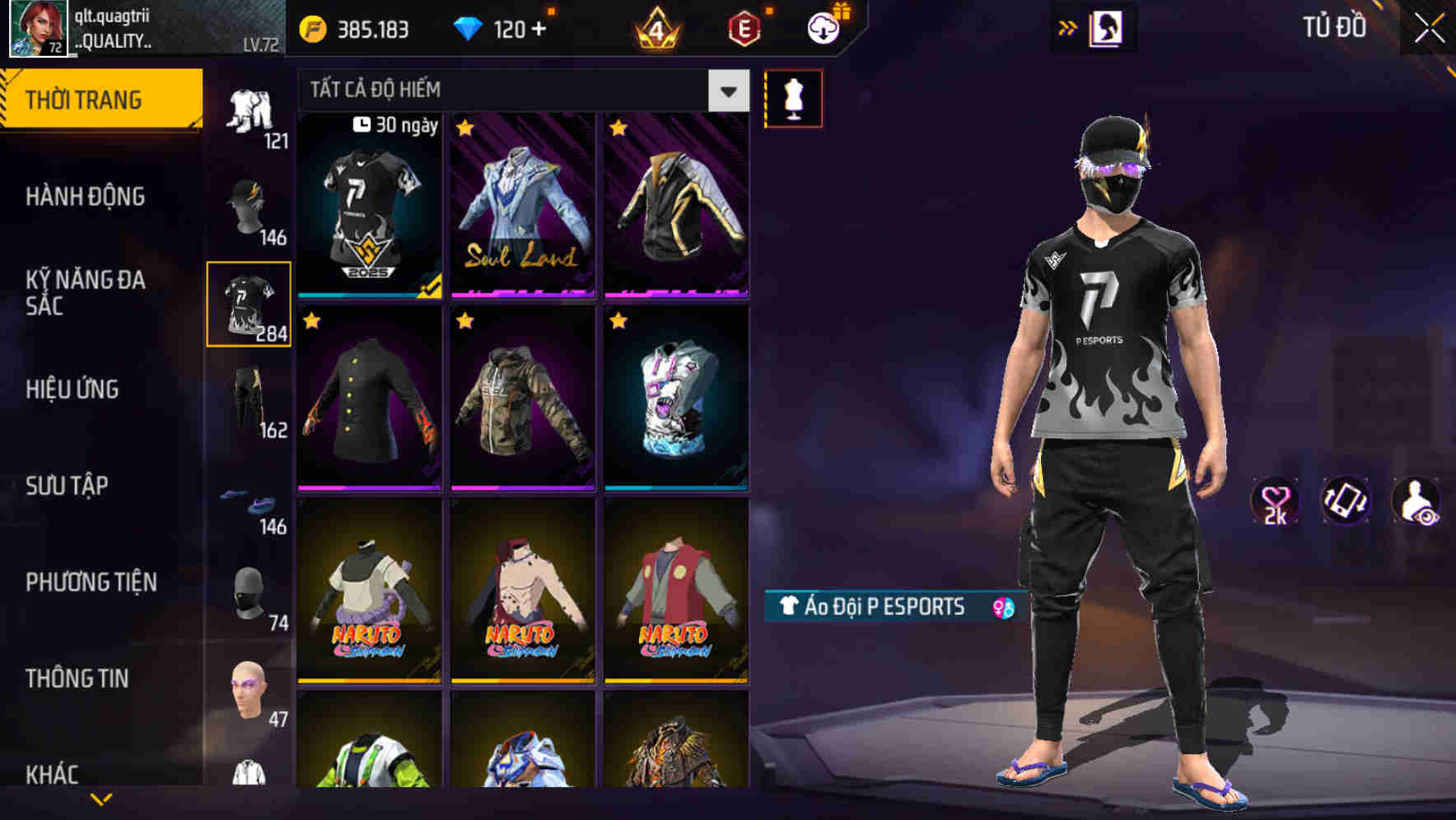
Task: Click the cloud download gift icon
Action: [x=823, y=26]
